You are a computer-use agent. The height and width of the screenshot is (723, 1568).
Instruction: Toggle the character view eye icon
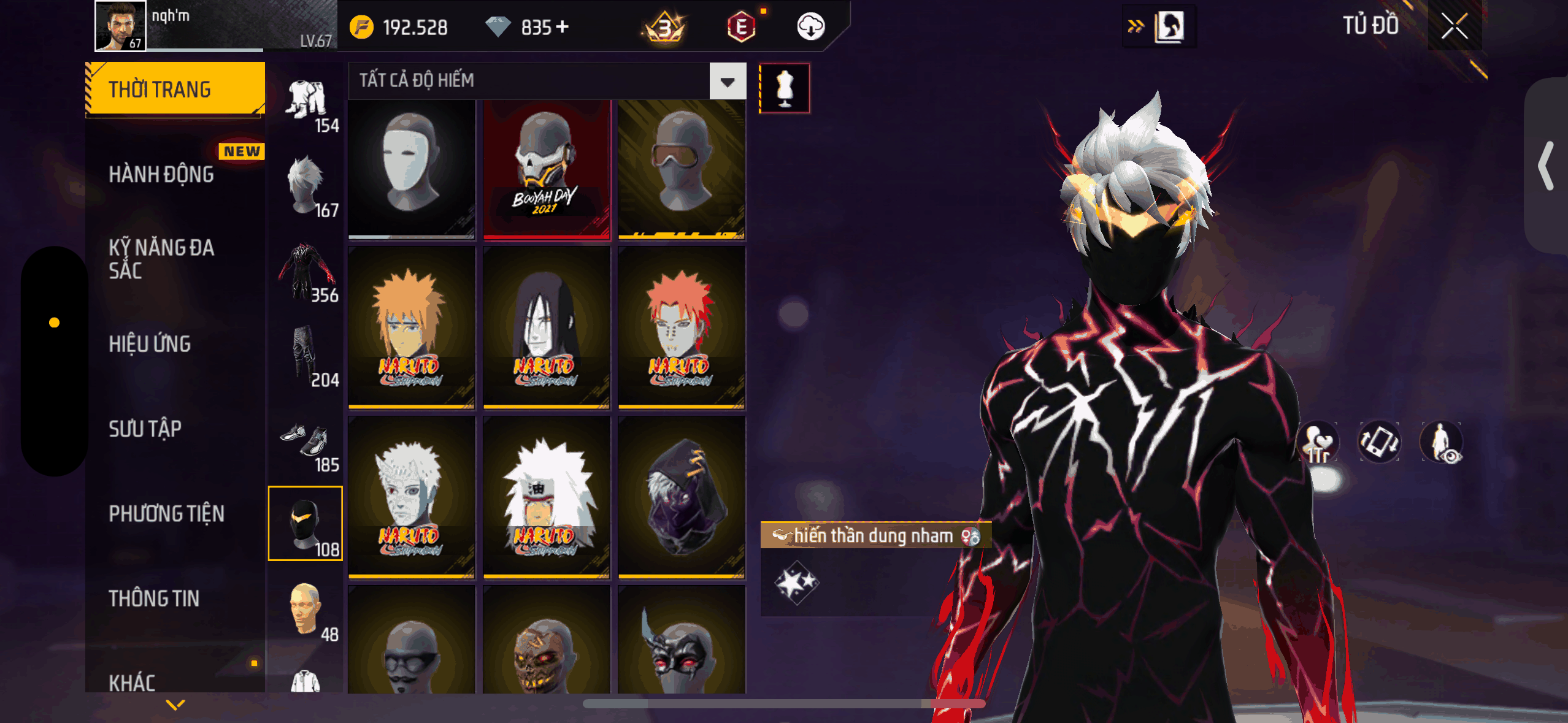(x=1442, y=442)
